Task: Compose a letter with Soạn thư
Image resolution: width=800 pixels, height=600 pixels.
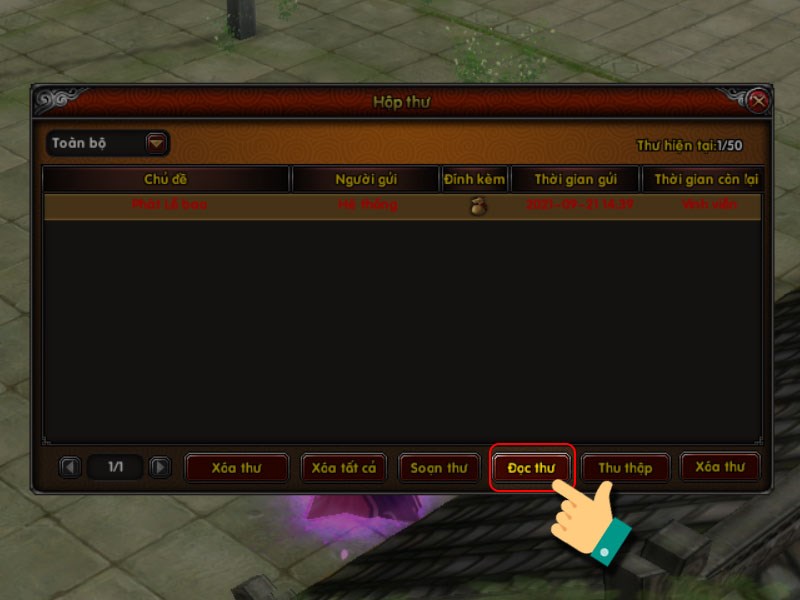Action: (x=439, y=468)
